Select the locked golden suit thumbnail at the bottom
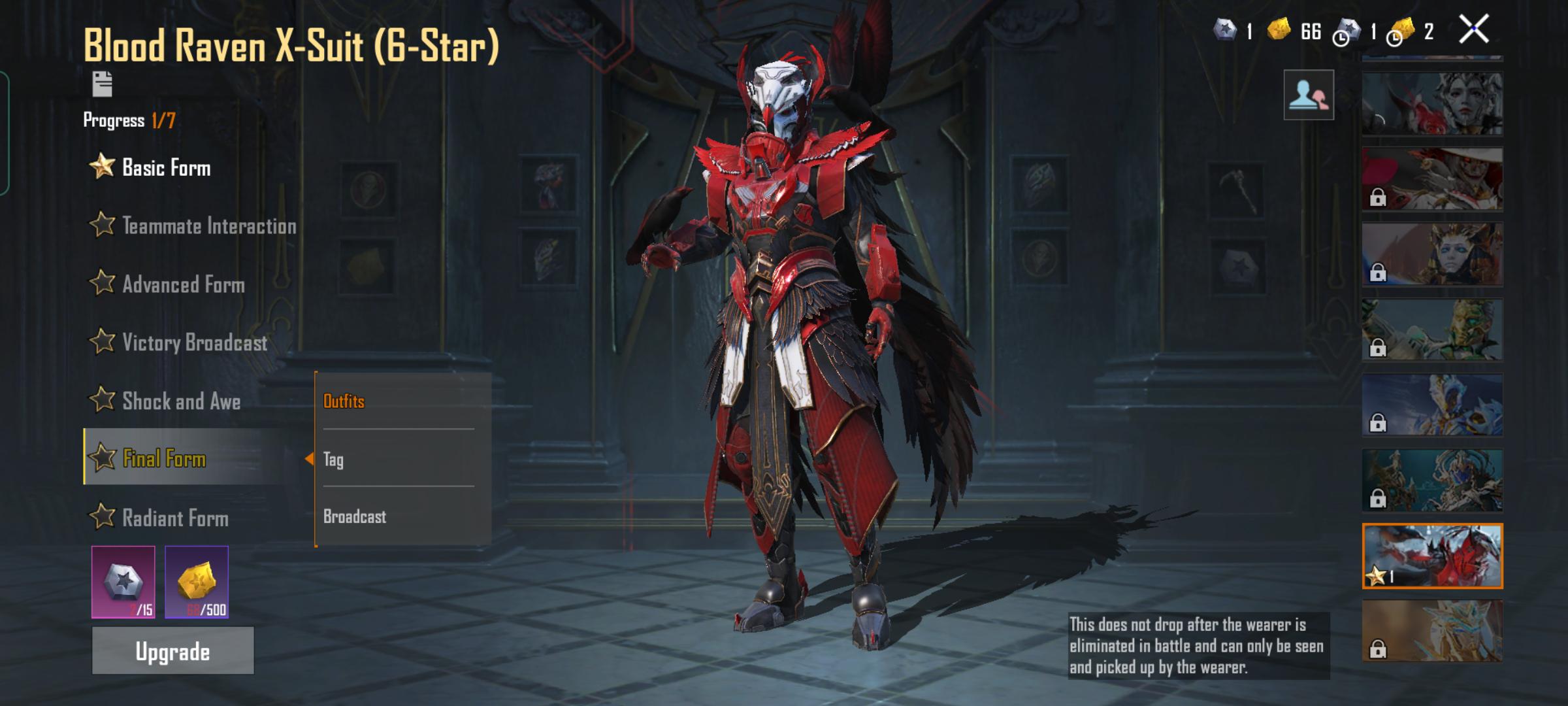Viewport: 1568px width, 706px height. tap(1432, 631)
